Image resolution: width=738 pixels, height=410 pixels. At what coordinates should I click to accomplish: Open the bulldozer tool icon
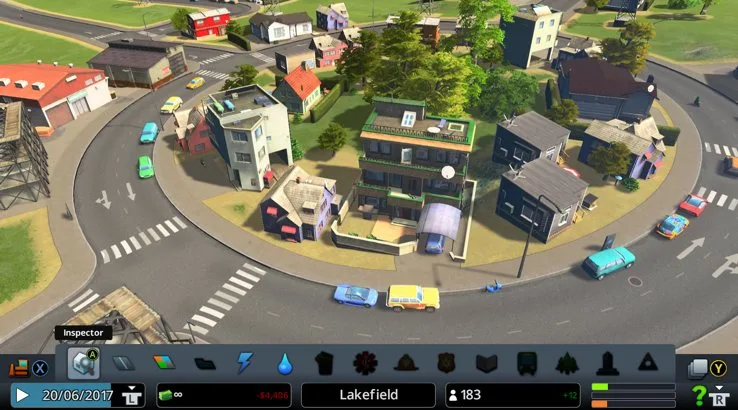click(x=18, y=367)
